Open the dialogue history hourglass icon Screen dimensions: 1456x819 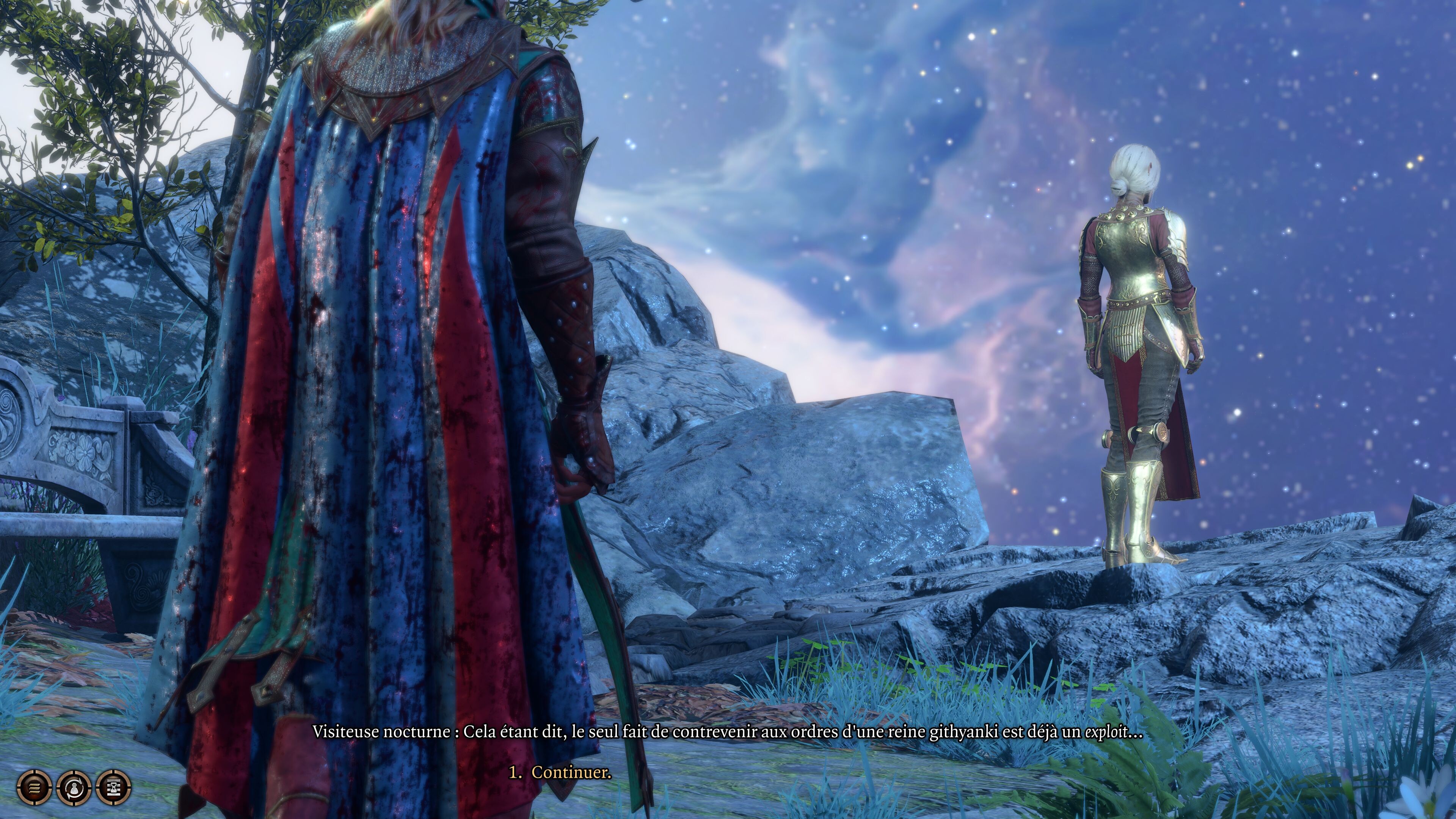tap(114, 786)
